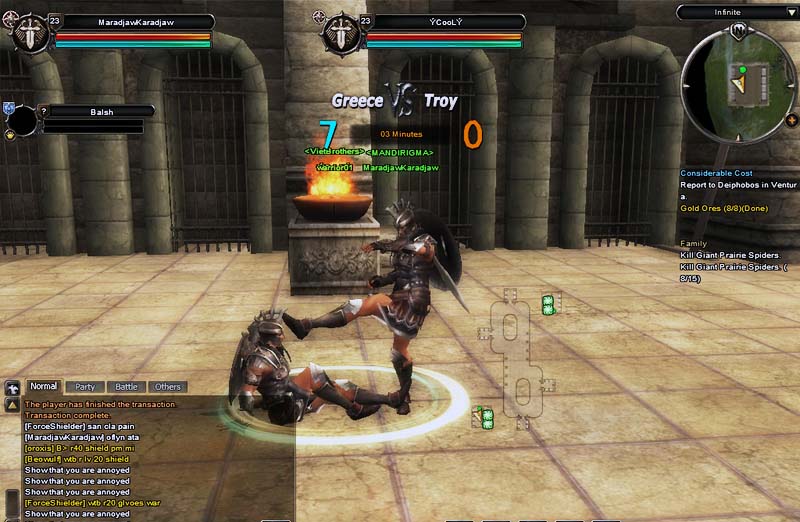
Task: Click the orange plus button on minimap
Action: point(792,120)
